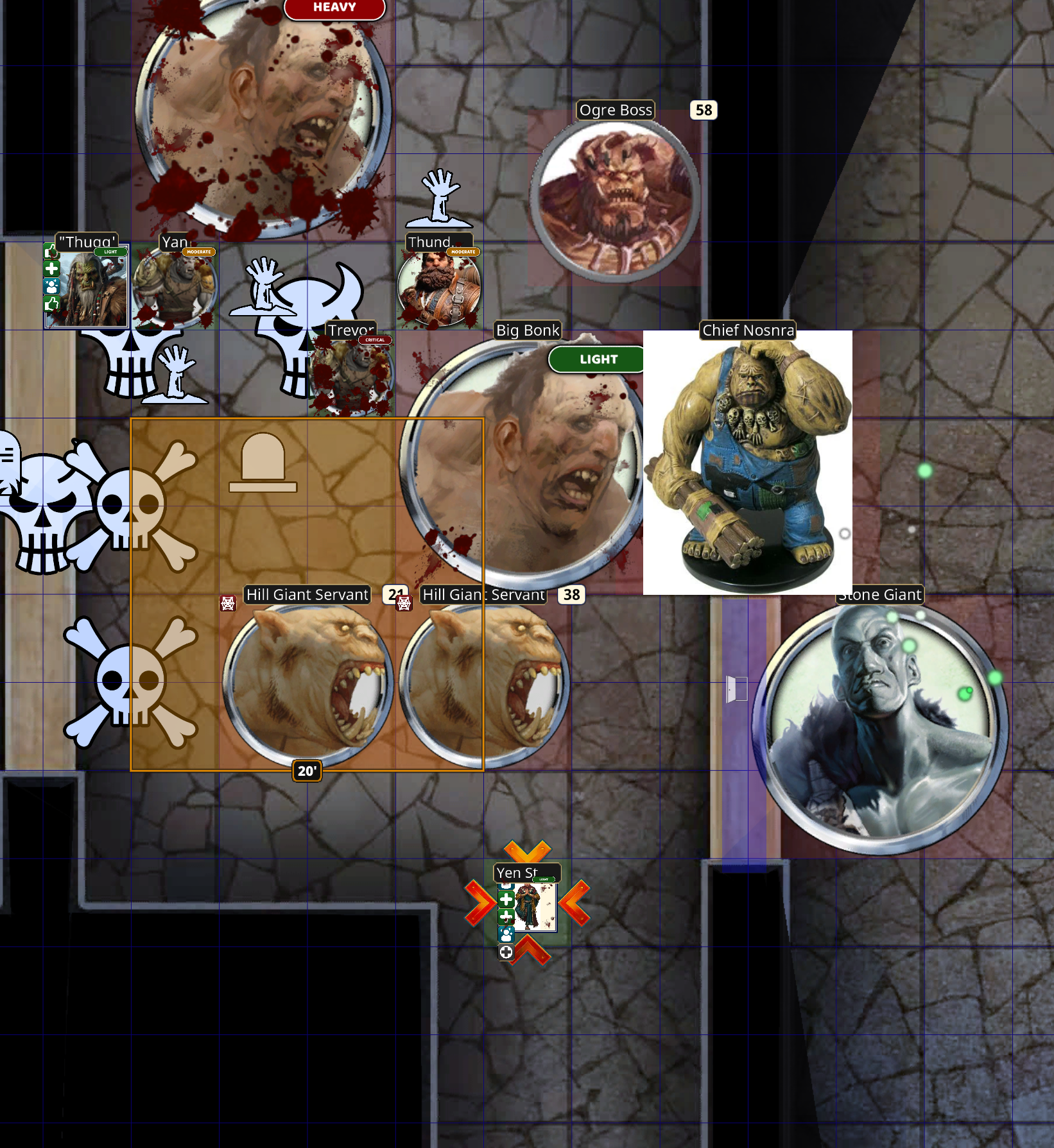Toggle the LIGHT wound badge on Thugg
Screen dimensions: 1054x1148
(x=110, y=252)
